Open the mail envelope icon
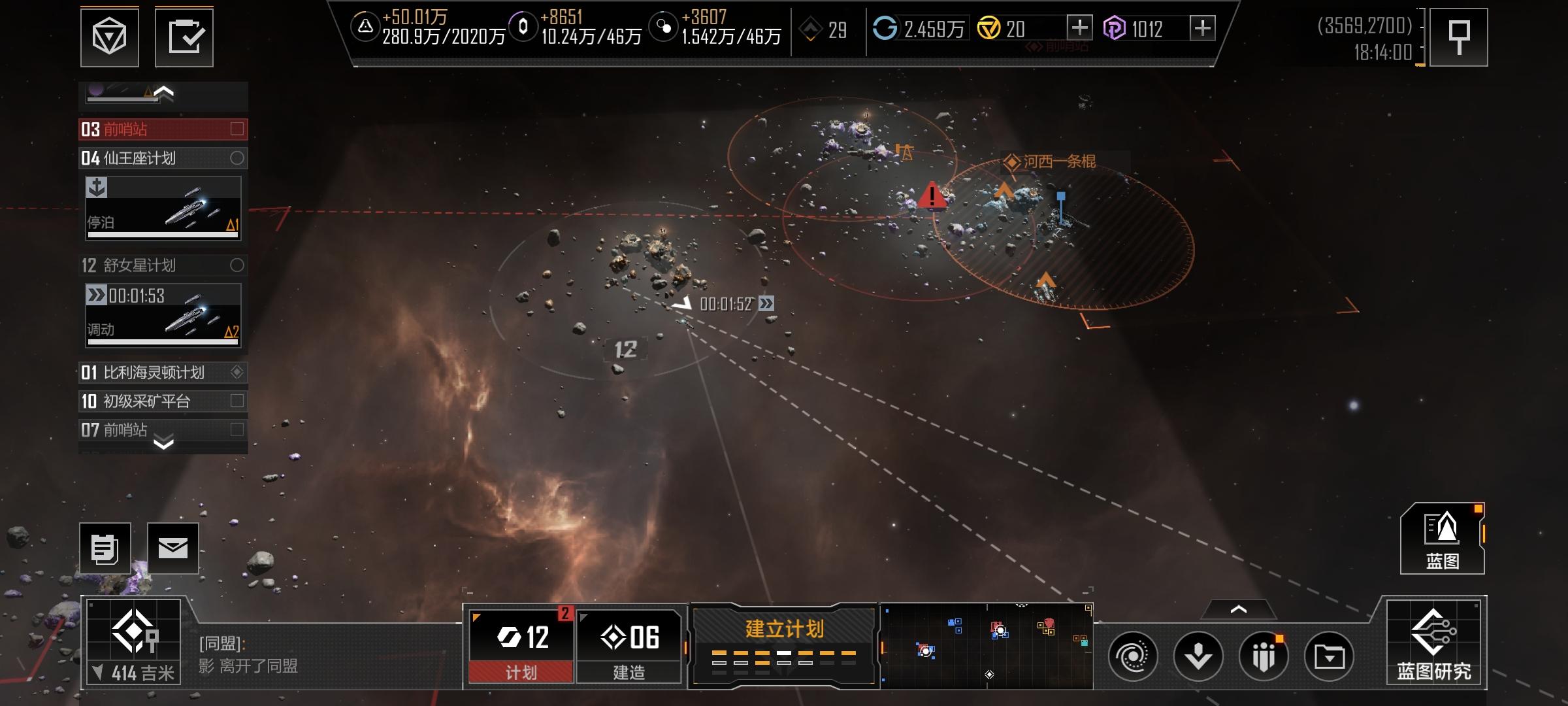Viewport: 1568px width, 706px height. [172, 548]
